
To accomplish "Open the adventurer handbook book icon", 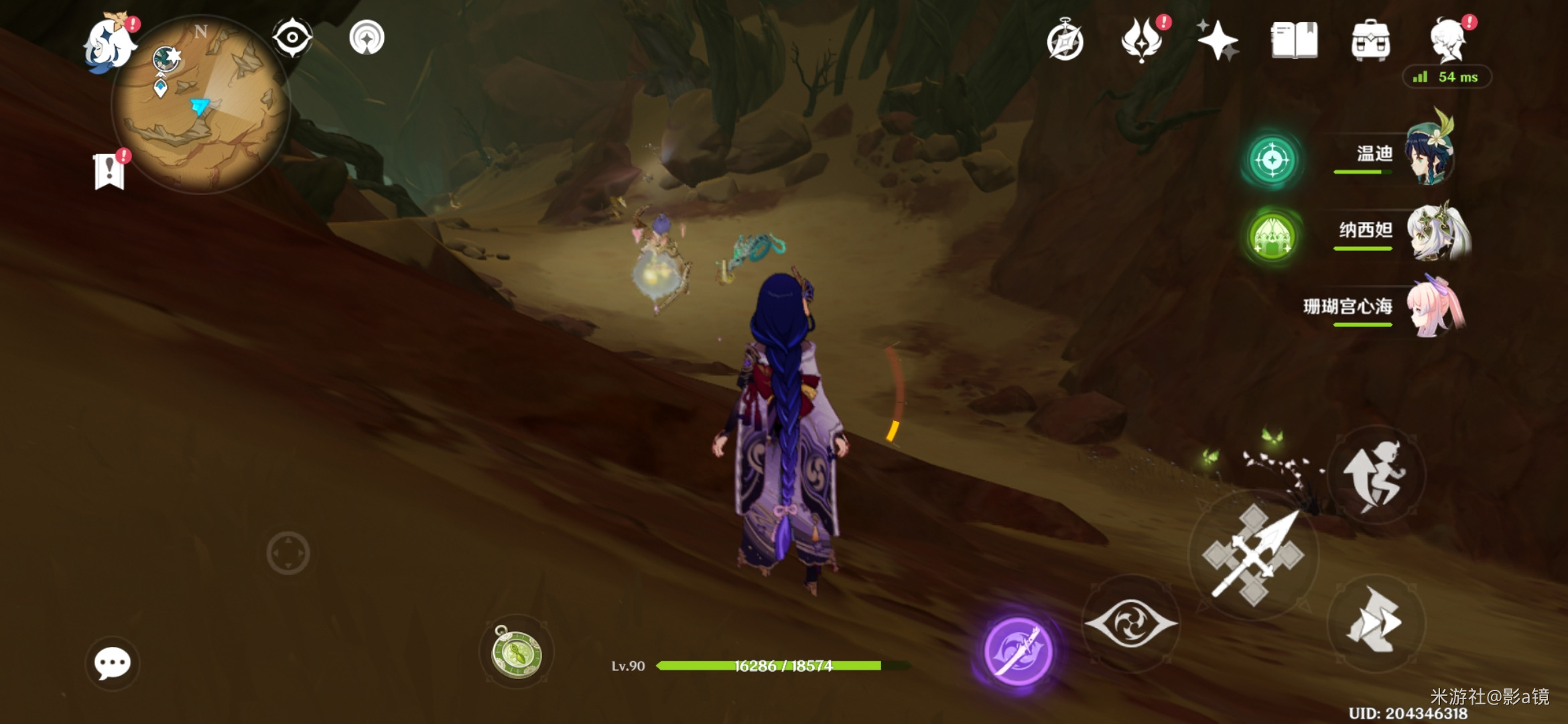I will [x=1294, y=40].
